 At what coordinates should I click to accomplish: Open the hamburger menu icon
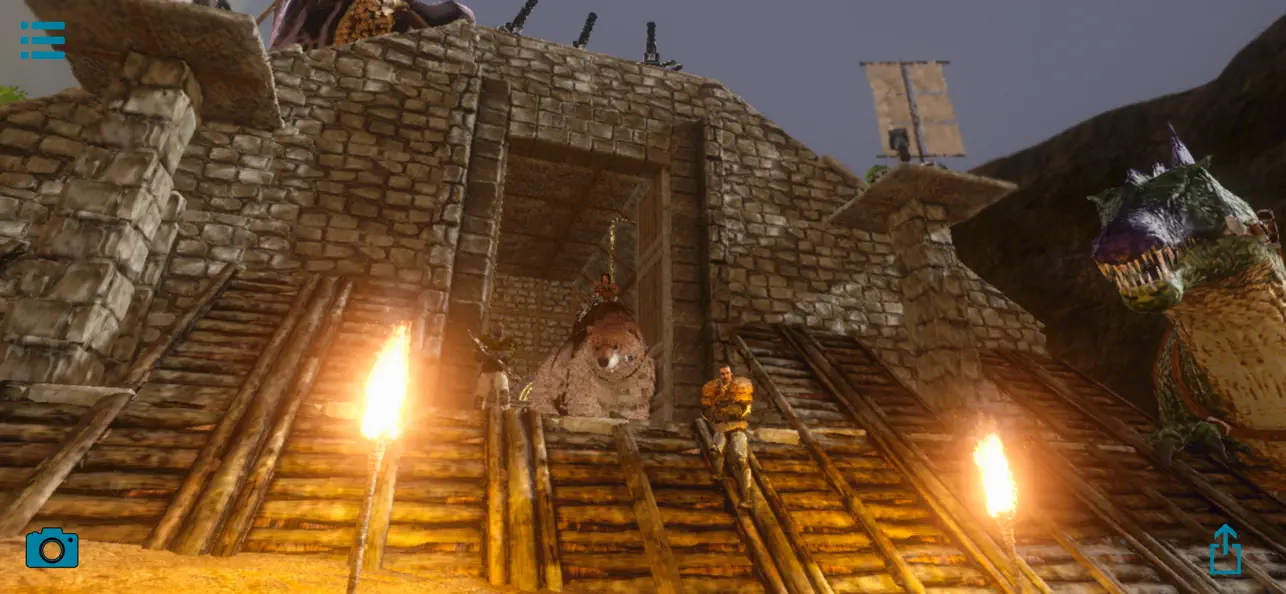click(x=42, y=40)
